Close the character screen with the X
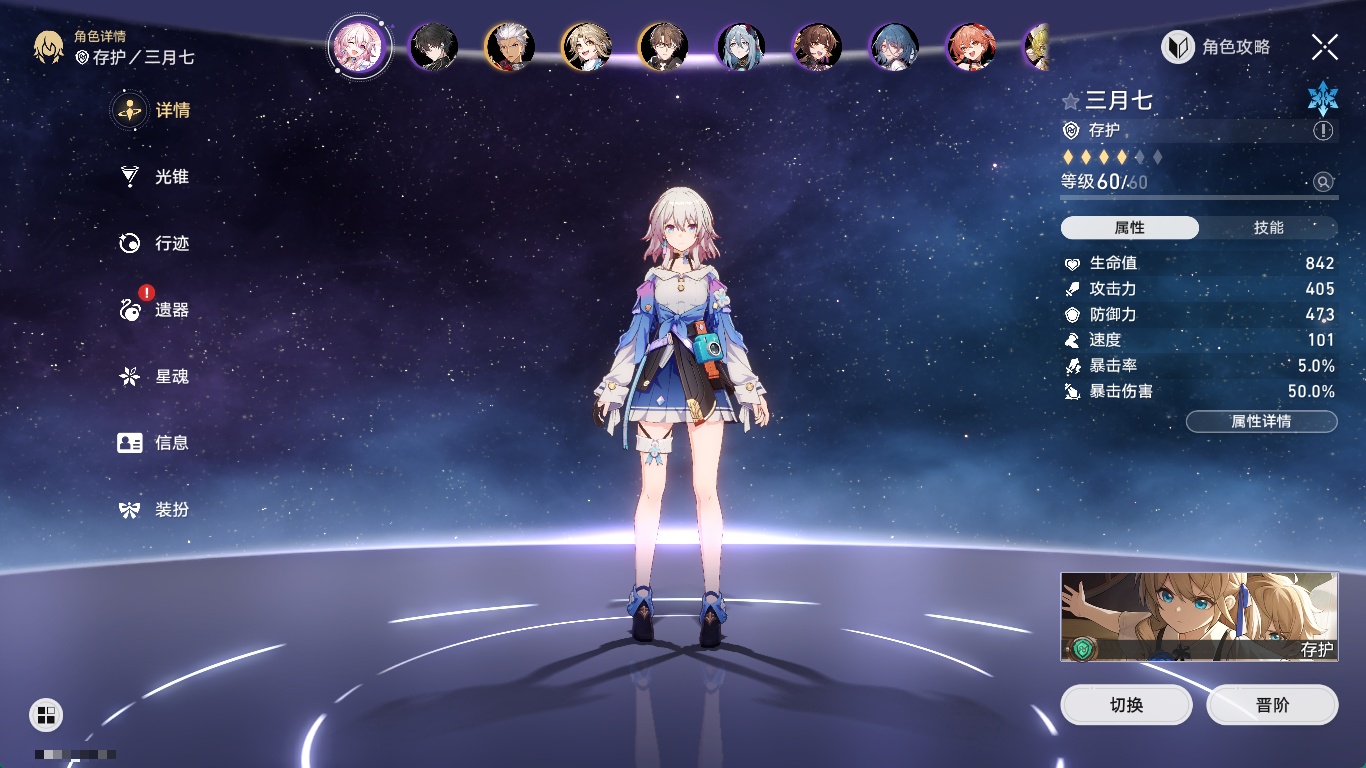Image resolution: width=1366 pixels, height=768 pixels. point(1324,47)
